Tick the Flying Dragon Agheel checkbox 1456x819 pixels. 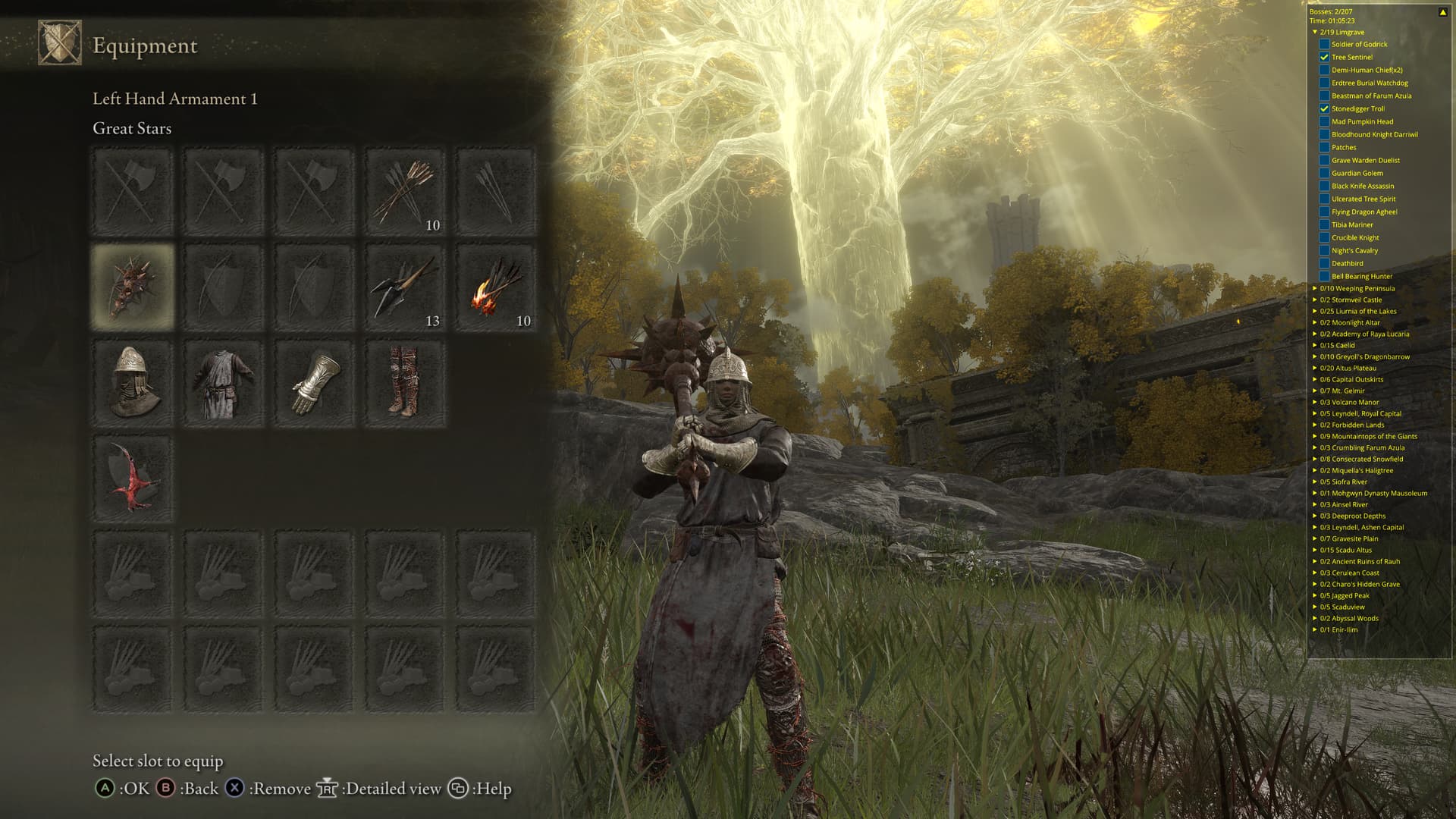pos(1324,212)
